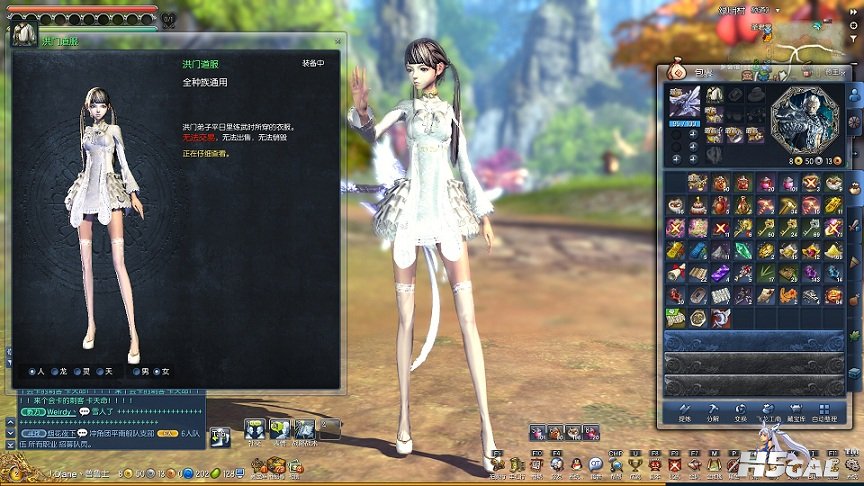Pick the 灵 race radio option
864x486 pixels.
tap(77, 371)
